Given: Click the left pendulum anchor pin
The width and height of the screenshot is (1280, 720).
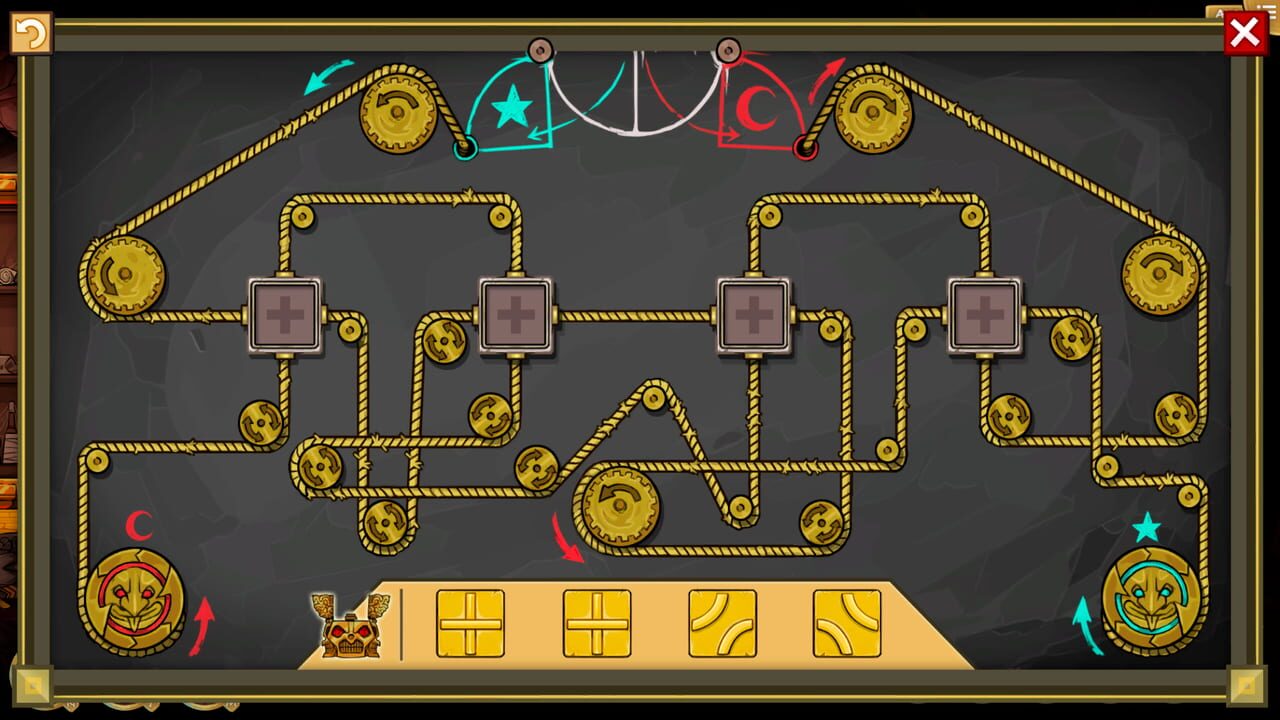Looking at the screenshot, I should click(542, 48).
